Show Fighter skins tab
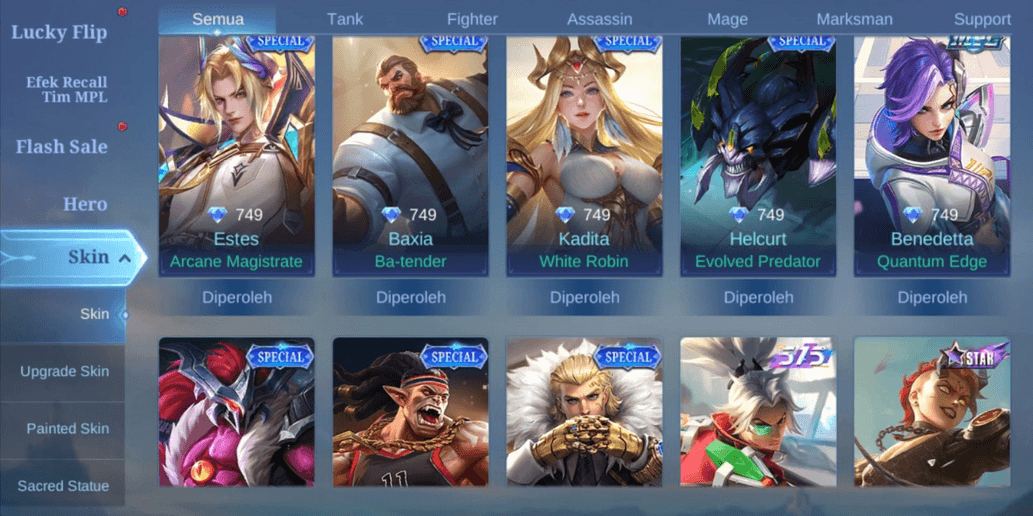Viewport: 1033px width, 516px height. click(x=472, y=19)
